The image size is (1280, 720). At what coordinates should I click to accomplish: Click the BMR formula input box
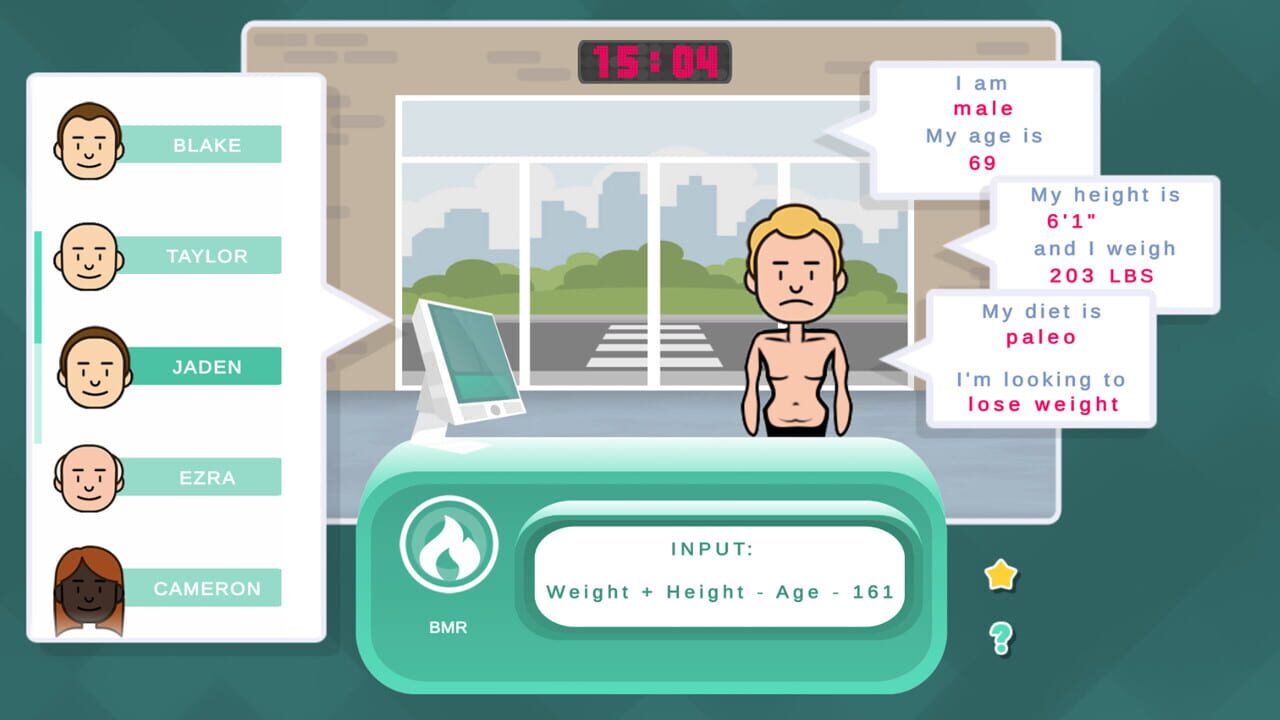718,572
